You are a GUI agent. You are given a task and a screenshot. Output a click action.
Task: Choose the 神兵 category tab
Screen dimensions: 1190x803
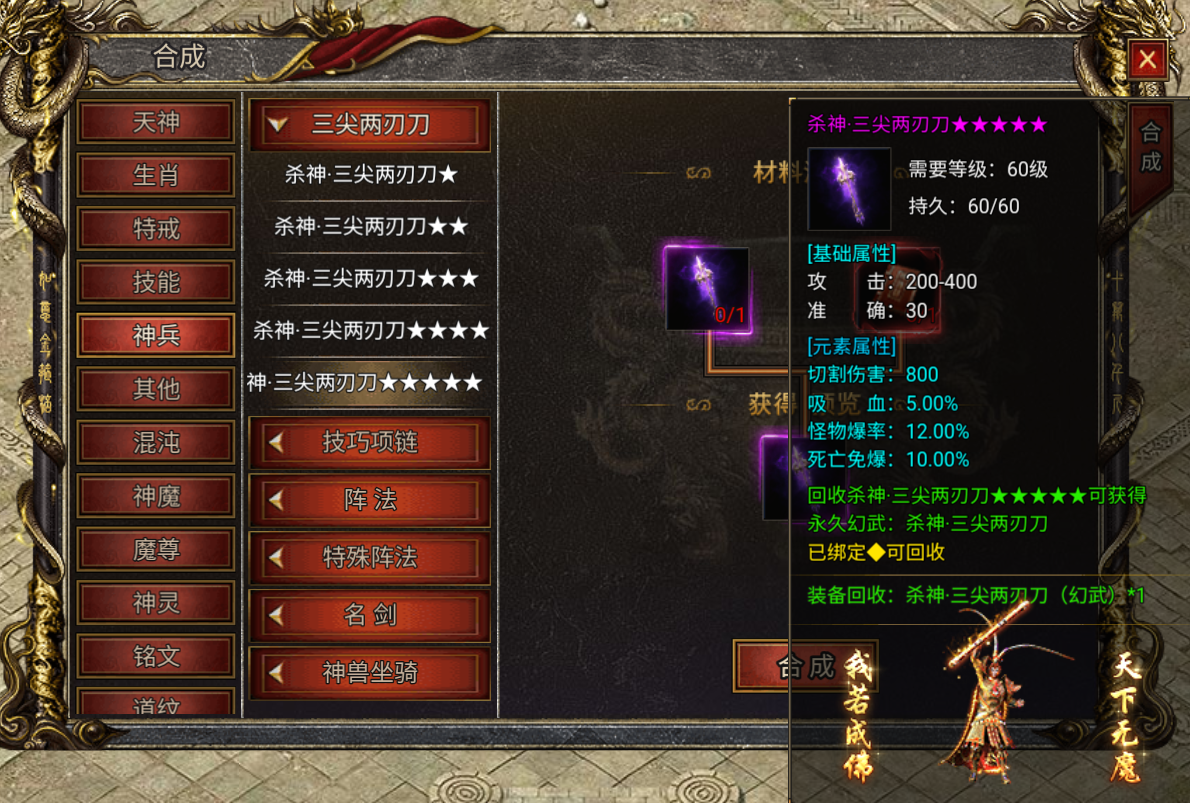click(156, 335)
